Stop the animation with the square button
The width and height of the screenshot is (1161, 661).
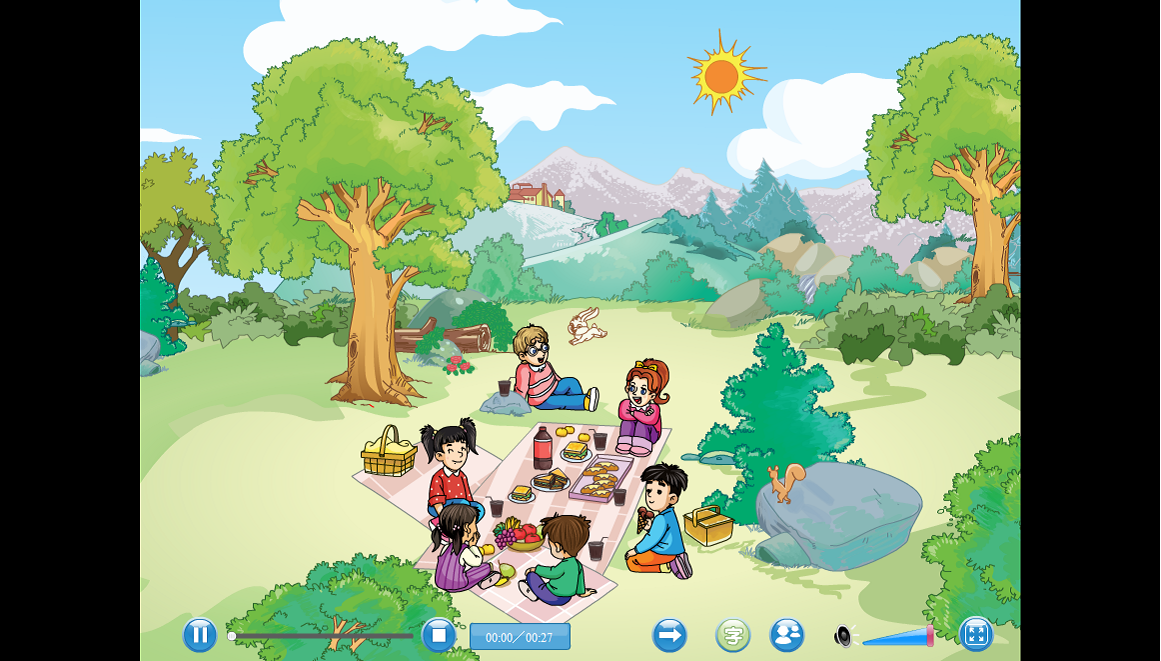point(438,635)
